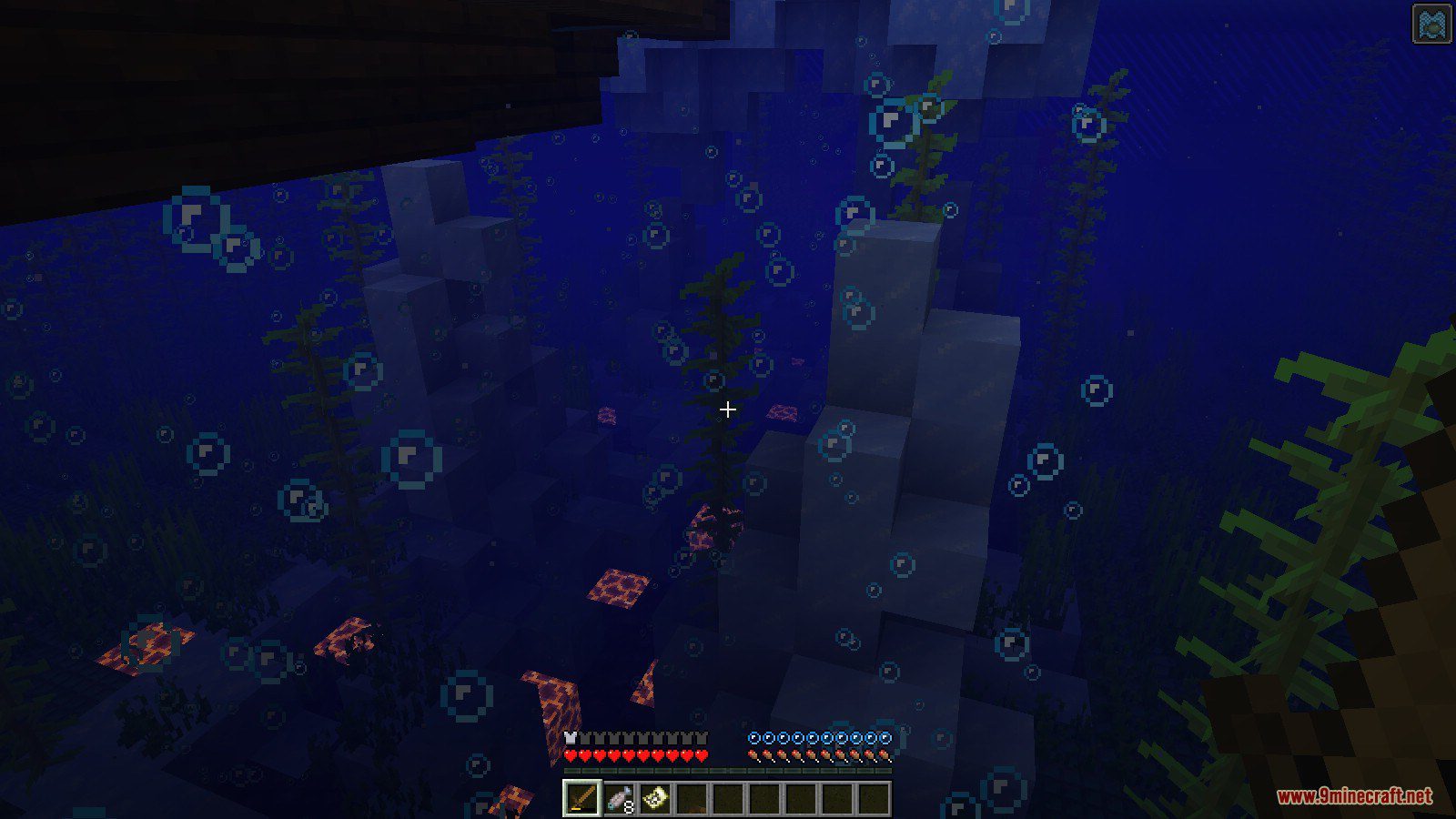This screenshot has height=819, width=1456.
Task: Click the white helmet armor icon above the hearts
Action: click(571, 739)
